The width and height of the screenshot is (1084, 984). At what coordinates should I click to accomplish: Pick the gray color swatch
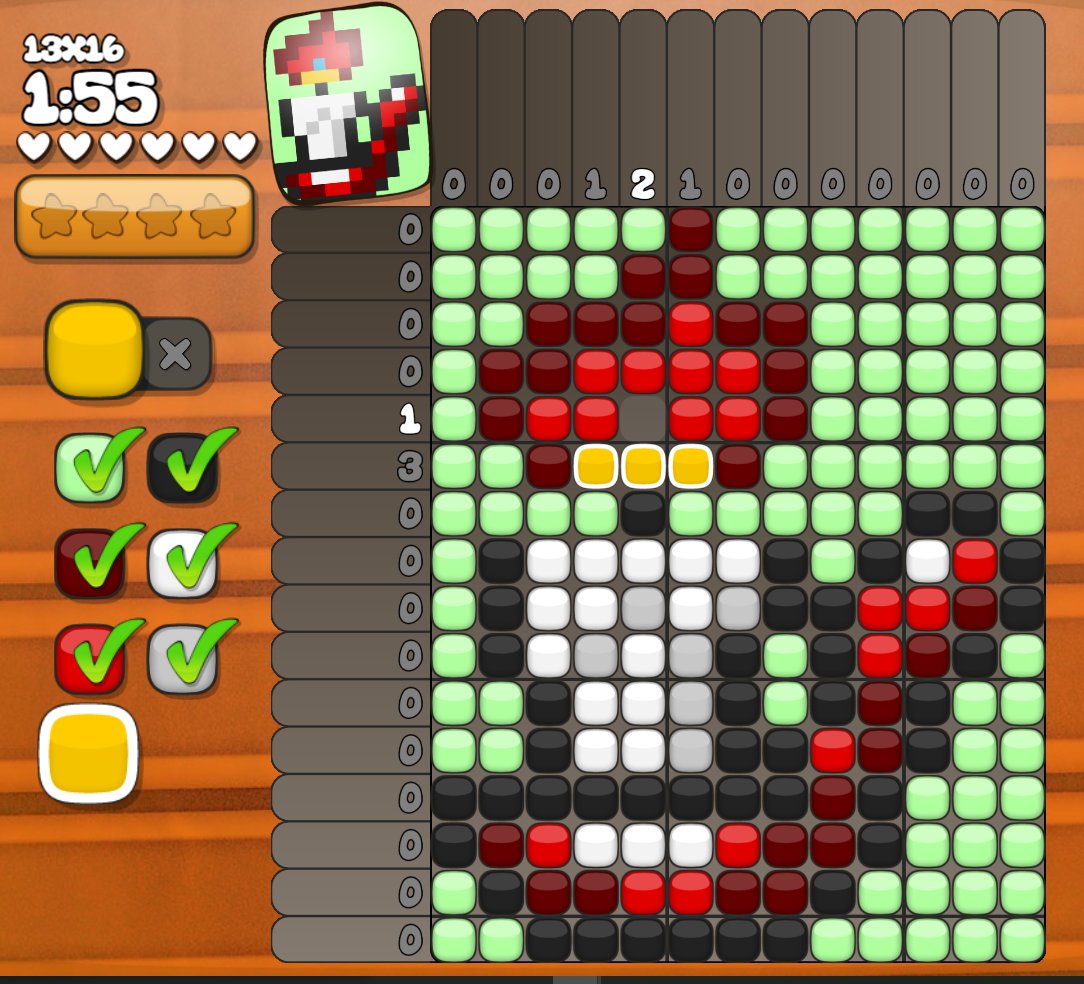coord(182,658)
